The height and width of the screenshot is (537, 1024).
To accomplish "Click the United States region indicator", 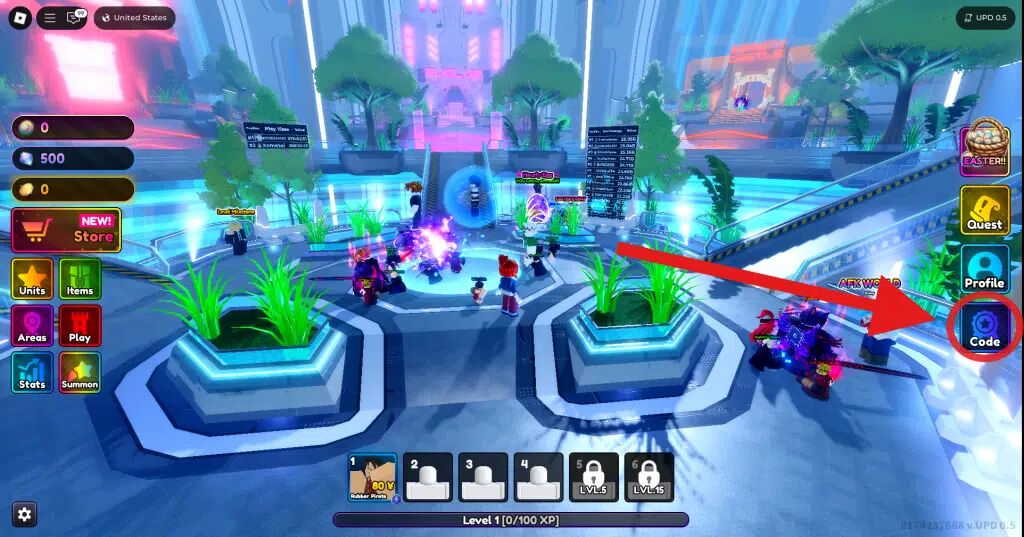I will 134,18.
